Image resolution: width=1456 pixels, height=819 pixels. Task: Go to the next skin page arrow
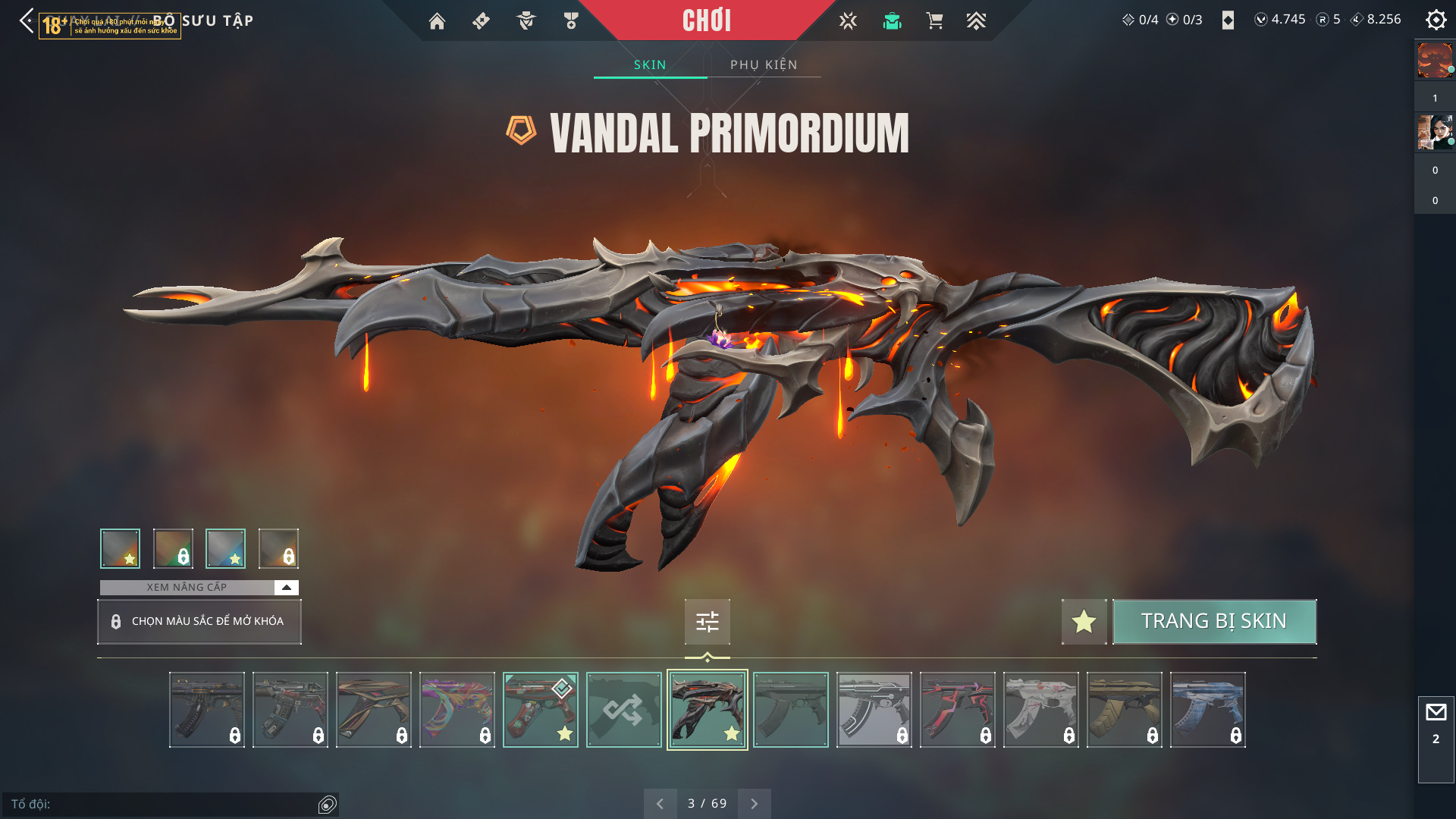754,804
